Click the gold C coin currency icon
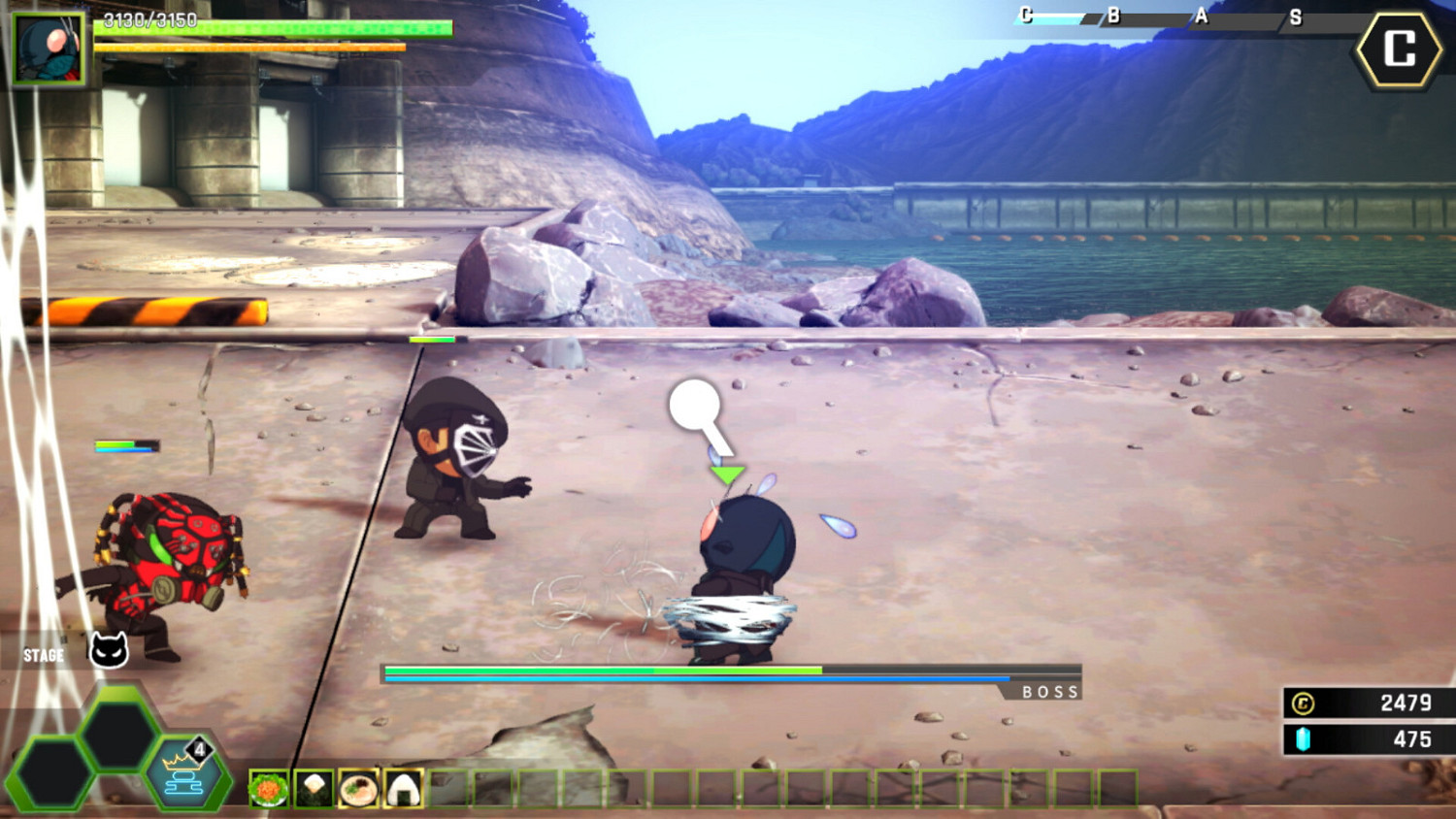1456x819 pixels. click(1302, 704)
